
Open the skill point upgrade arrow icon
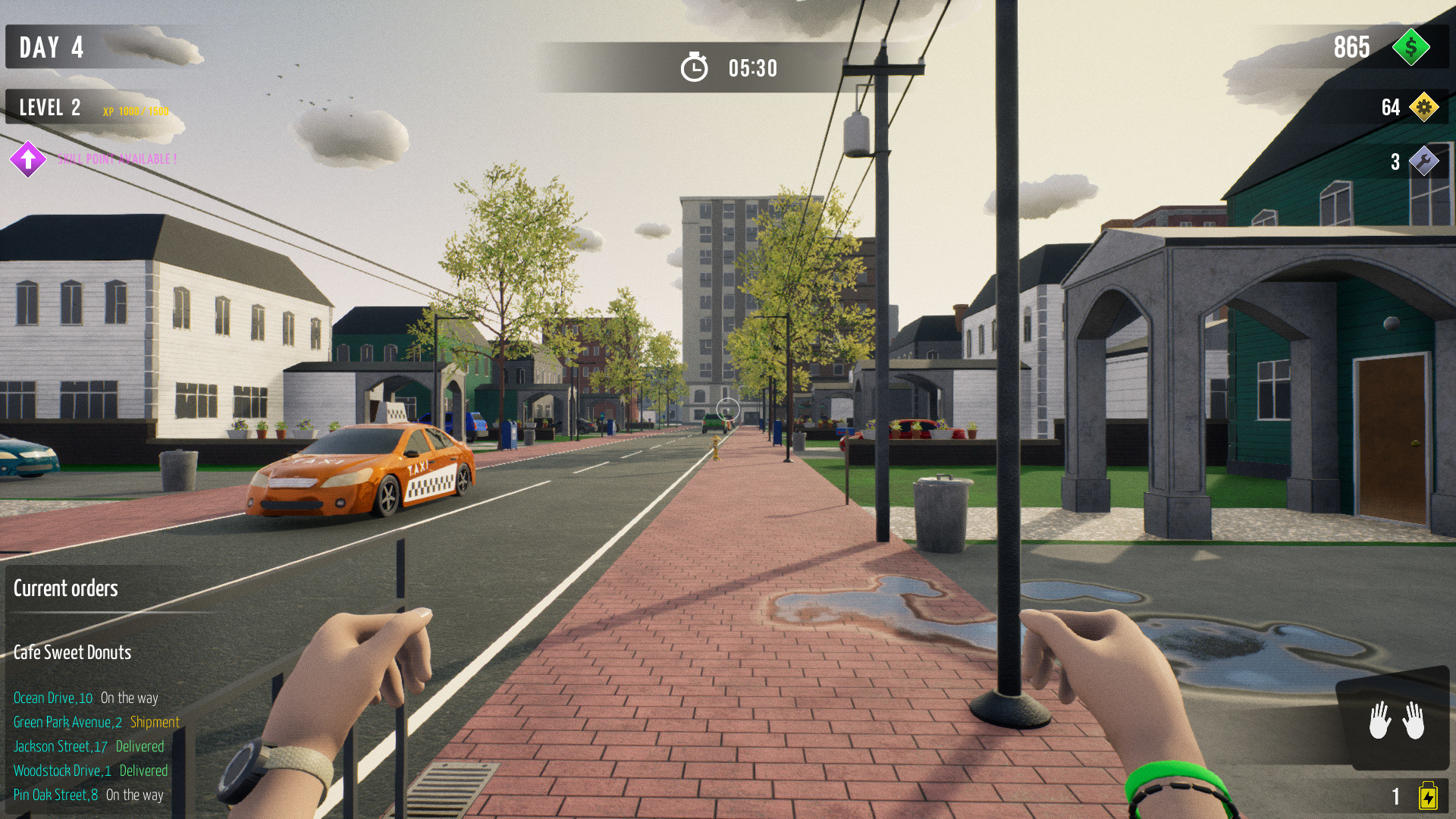click(27, 159)
